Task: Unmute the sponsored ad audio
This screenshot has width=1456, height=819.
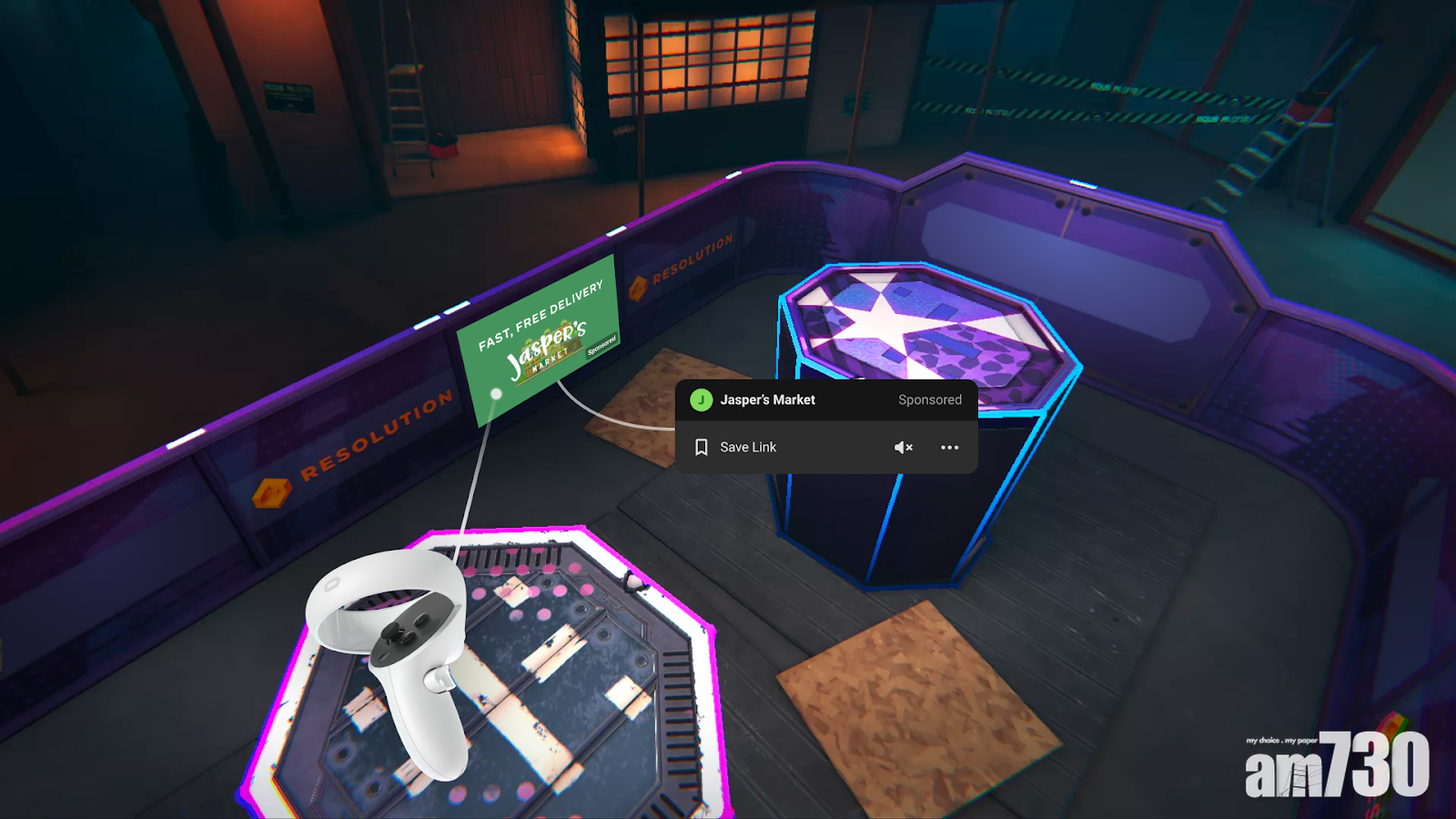Action: (902, 447)
